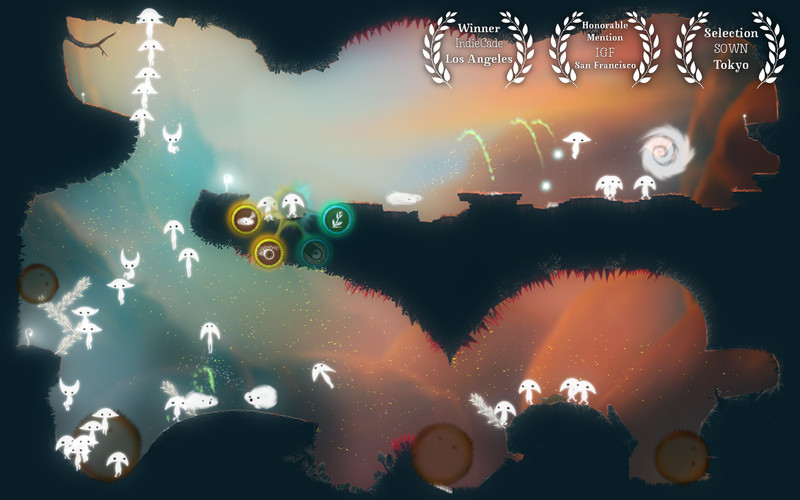Select the yellow creature ability icon
Screen dimensions: 800x500
(x=245, y=217)
